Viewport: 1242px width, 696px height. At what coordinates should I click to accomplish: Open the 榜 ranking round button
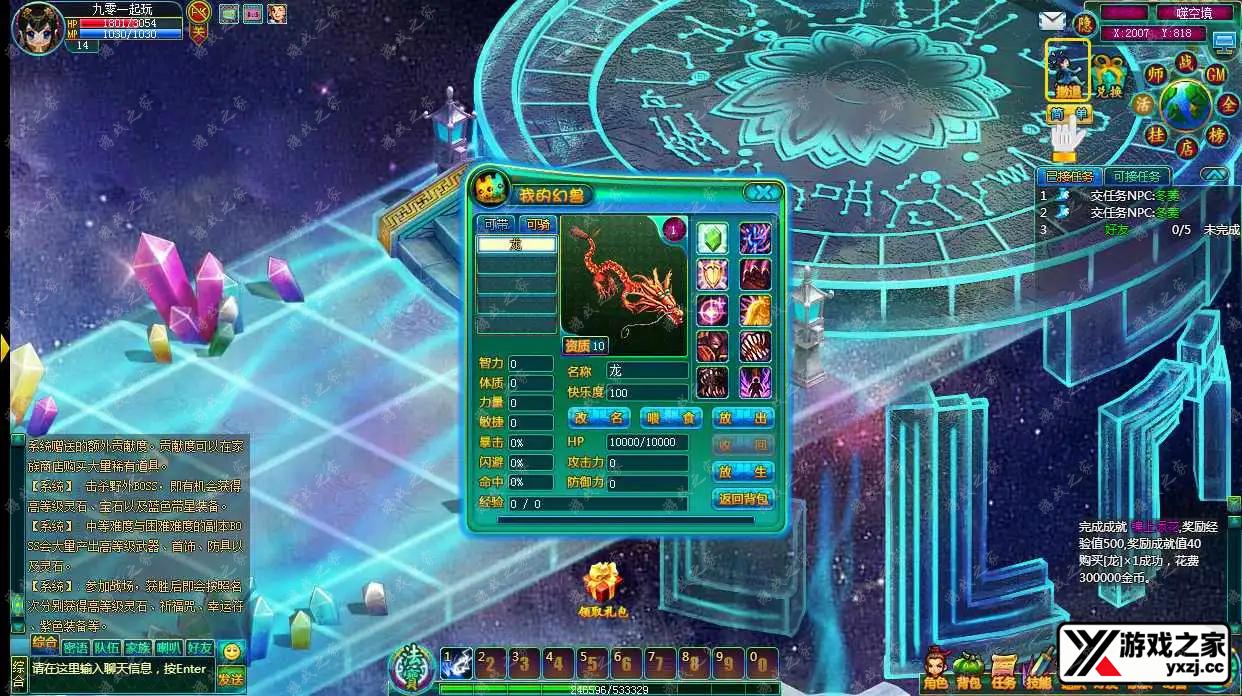coord(1217,135)
